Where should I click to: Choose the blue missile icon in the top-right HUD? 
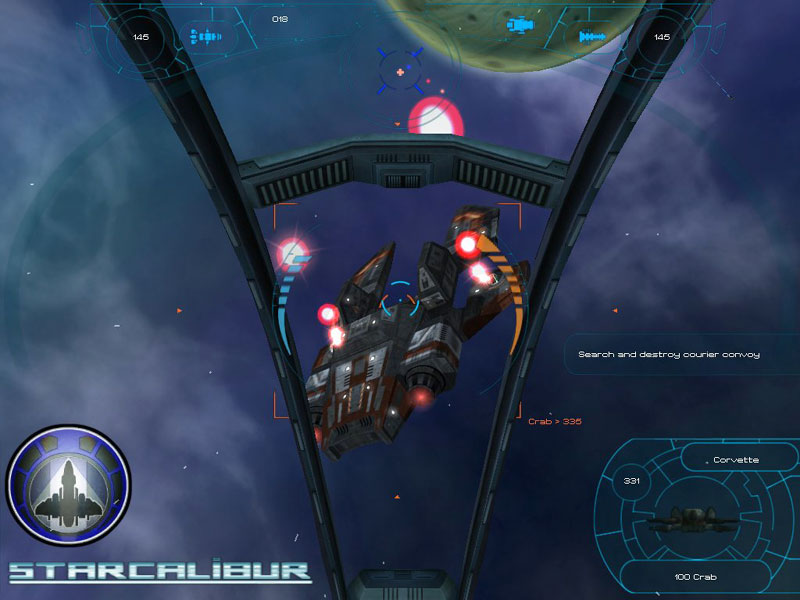tap(592, 38)
